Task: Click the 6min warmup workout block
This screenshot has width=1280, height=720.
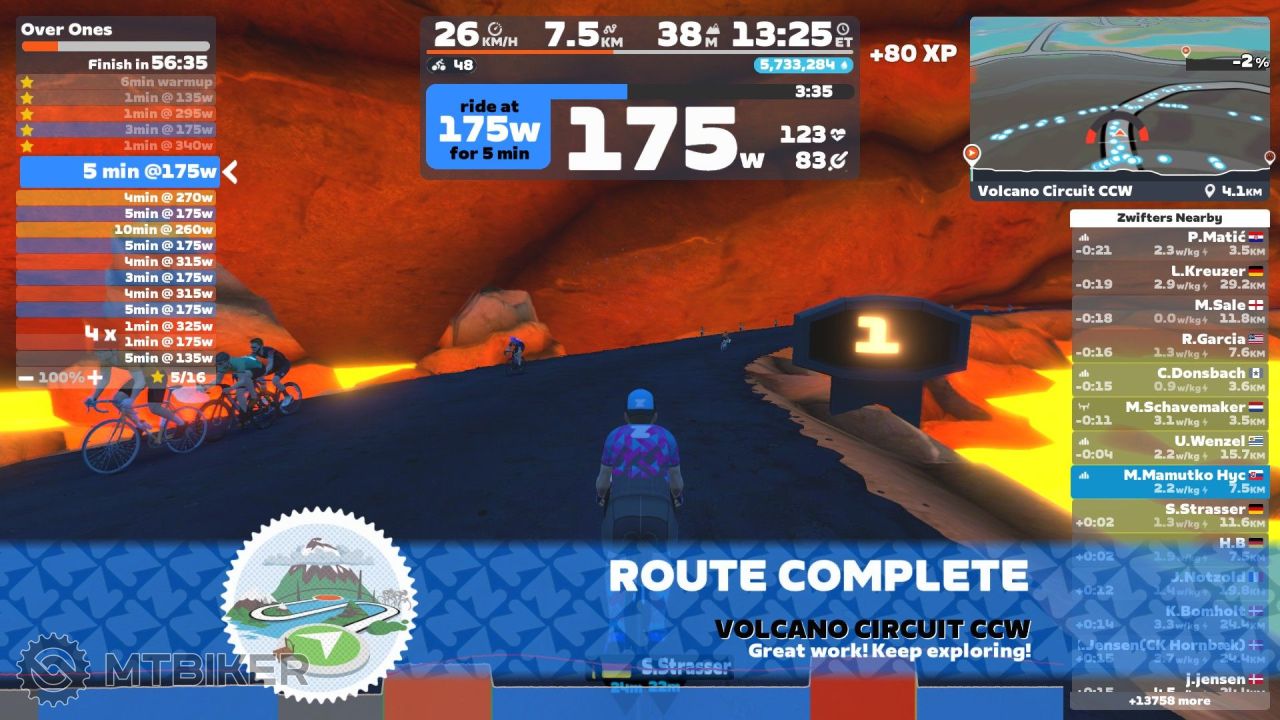Action: pyautogui.click(x=116, y=82)
